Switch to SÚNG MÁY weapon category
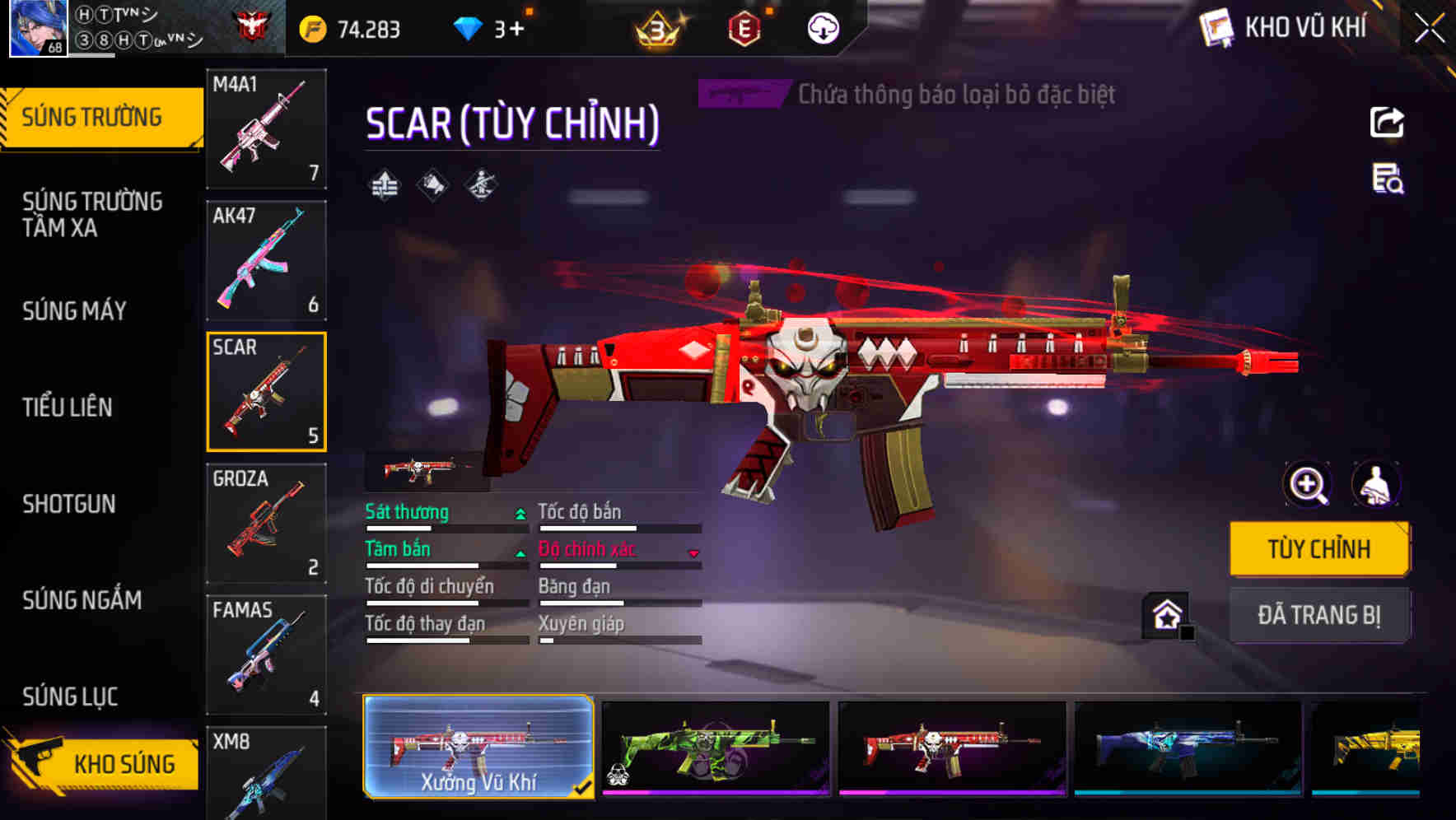Viewport: 1456px width, 820px height. point(74,310)
